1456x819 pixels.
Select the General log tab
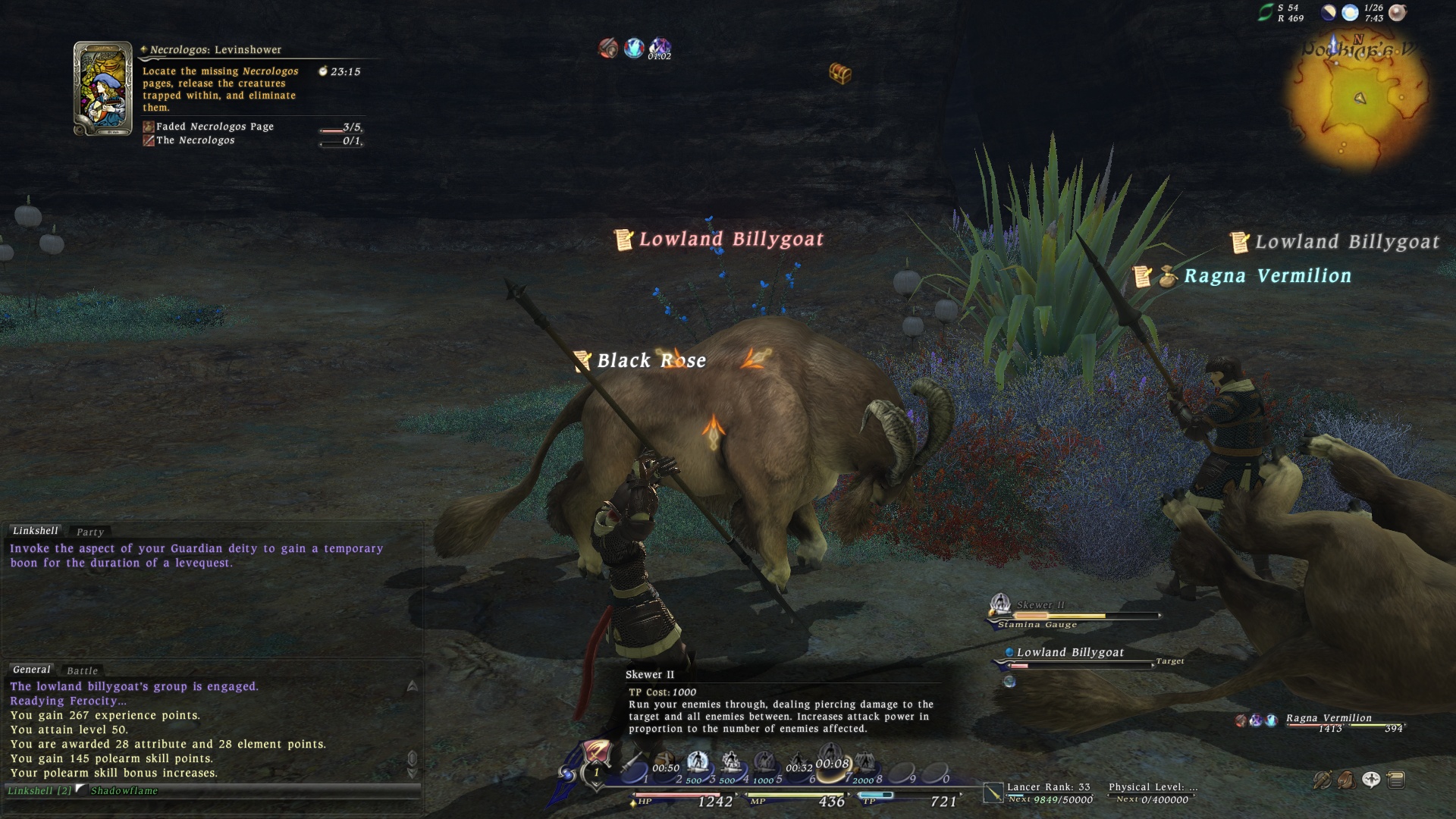pos(31,670)
